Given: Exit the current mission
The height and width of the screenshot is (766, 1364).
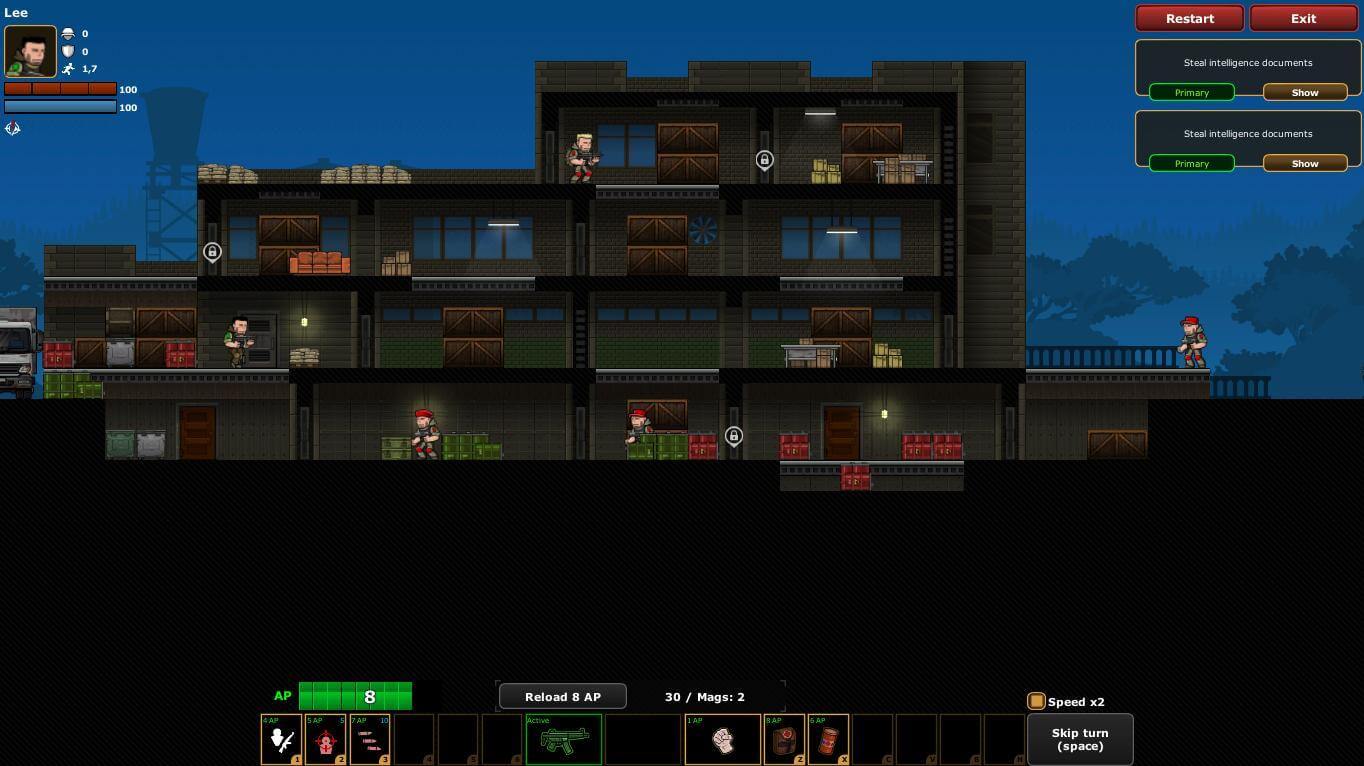Looking at the screenshot, I should point(1303,18).
